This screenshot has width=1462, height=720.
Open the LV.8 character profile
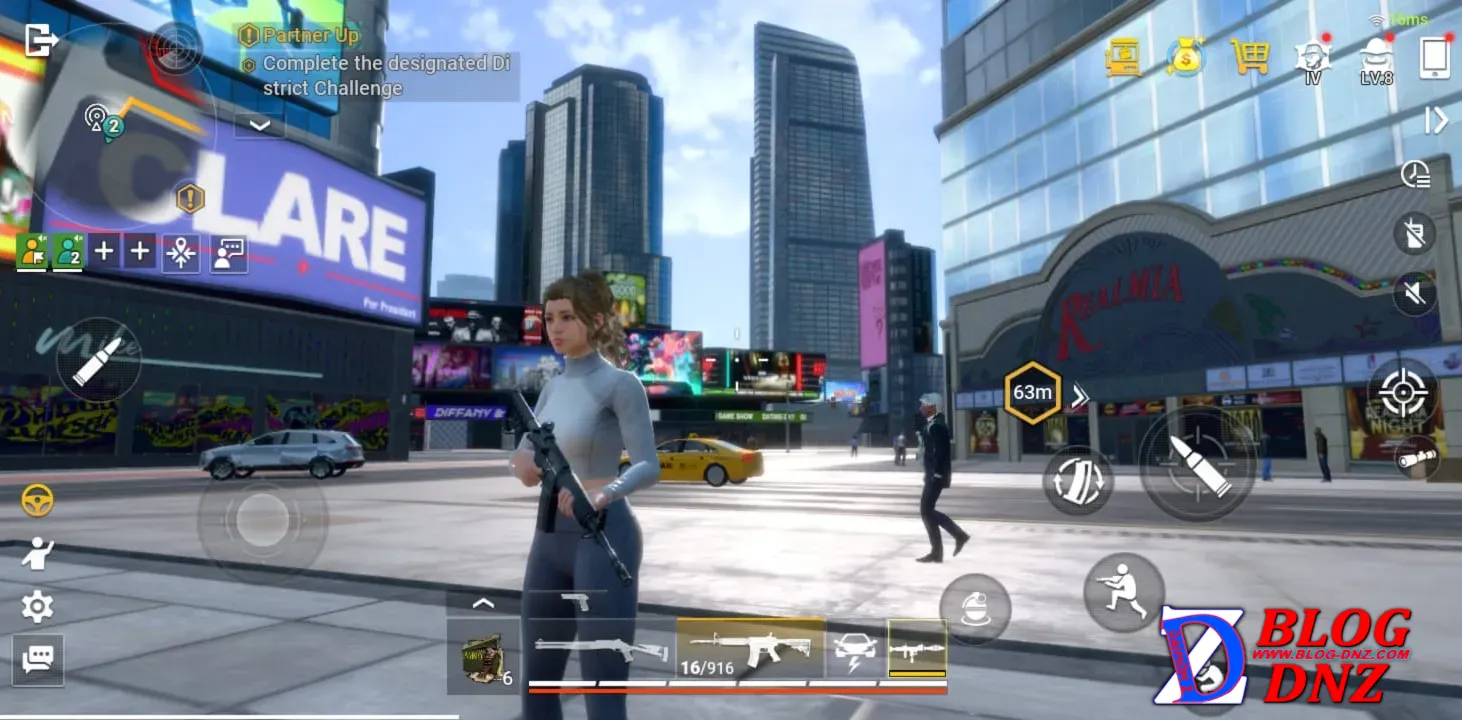[x=1376, y=60]
